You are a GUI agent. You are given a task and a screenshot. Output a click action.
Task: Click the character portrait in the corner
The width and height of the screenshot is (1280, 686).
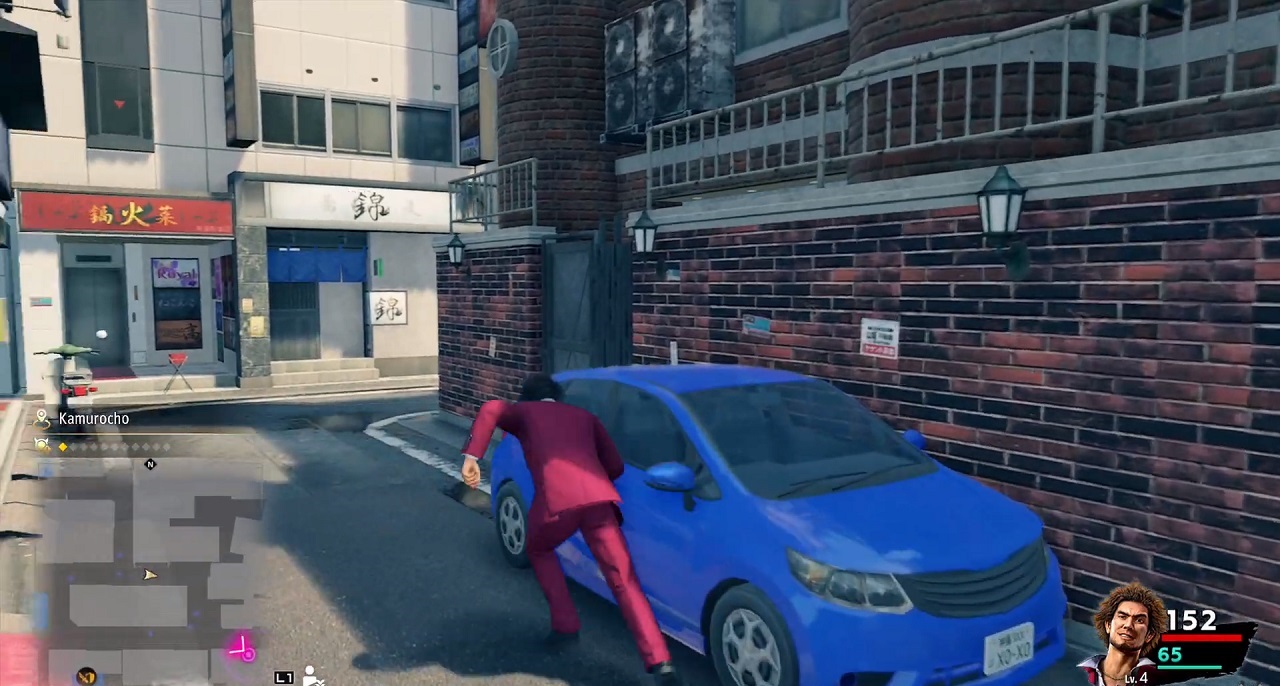[1129, 632]
